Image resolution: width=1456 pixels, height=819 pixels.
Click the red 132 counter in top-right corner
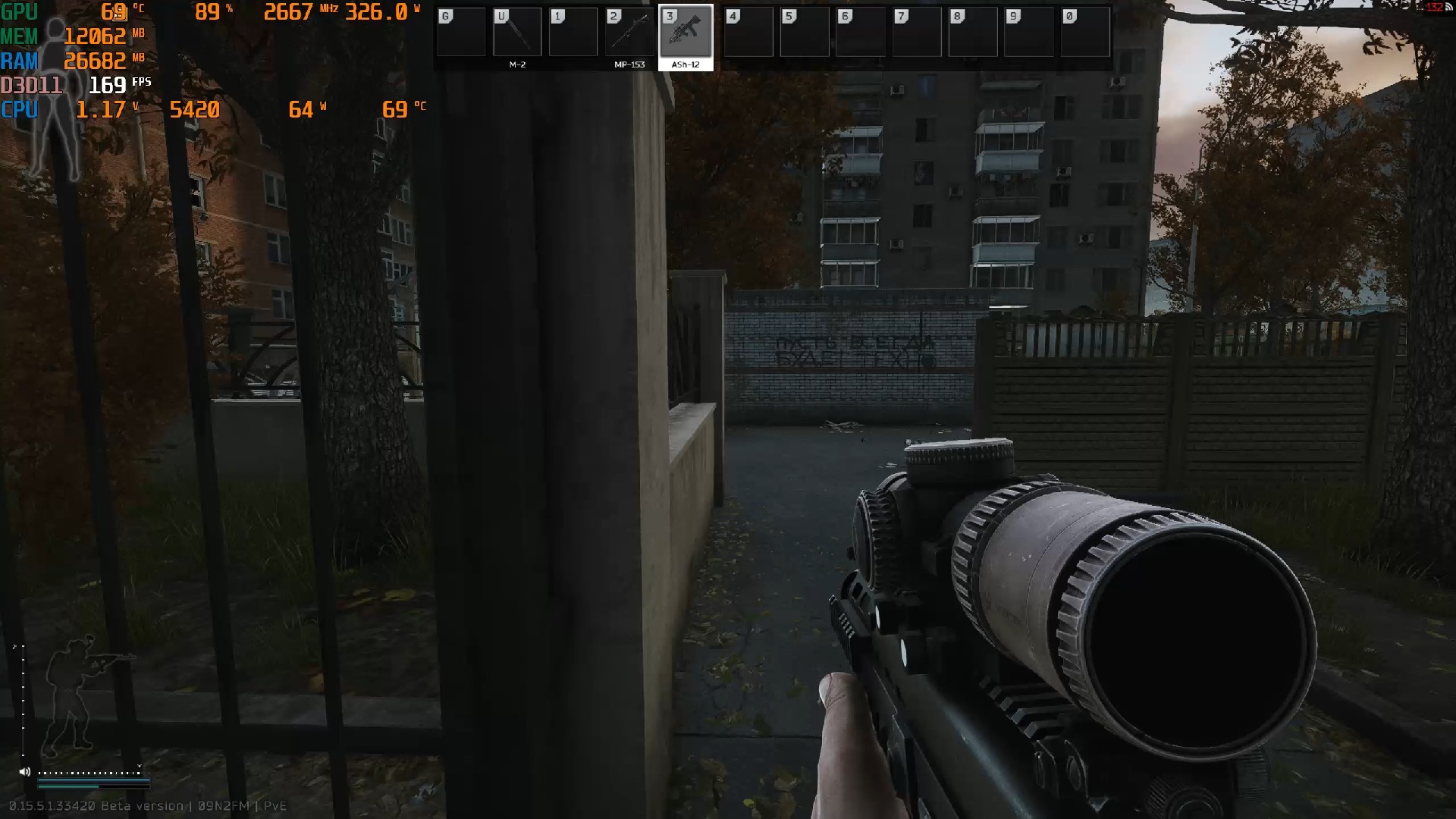coord(1436,6)
